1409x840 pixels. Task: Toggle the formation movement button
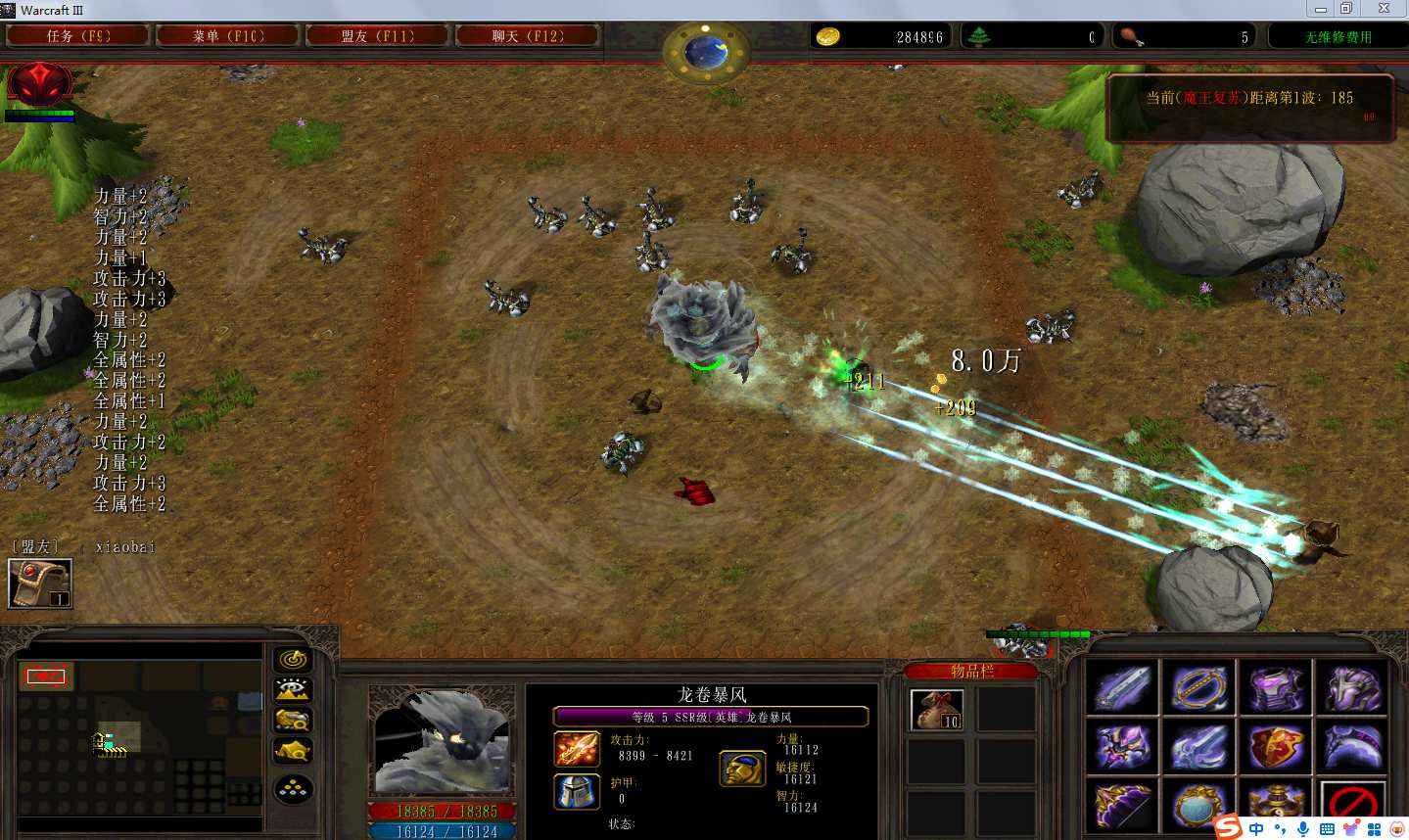tap(293, 789)
